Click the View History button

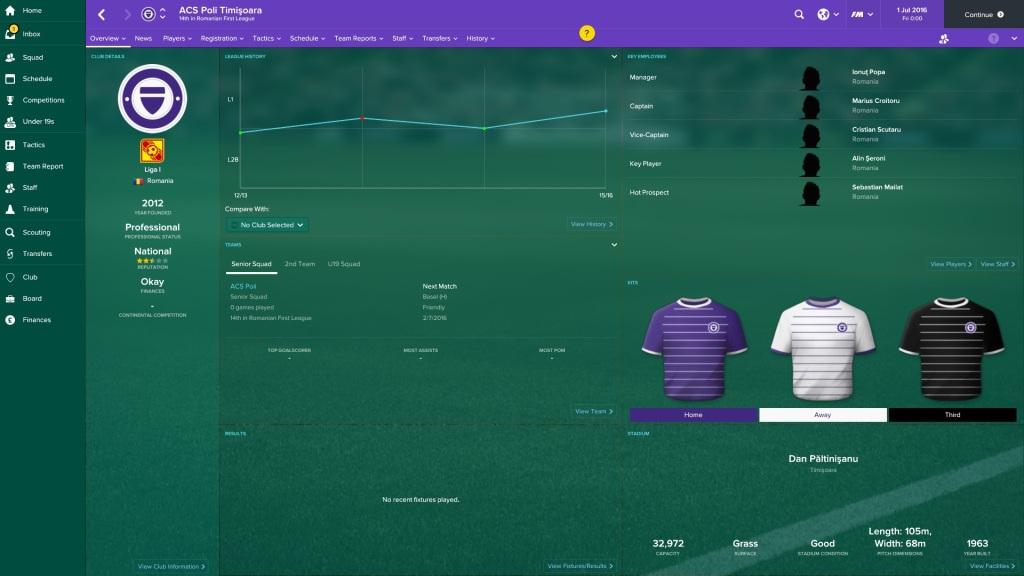pyautogui.click(x=592, y=224)
